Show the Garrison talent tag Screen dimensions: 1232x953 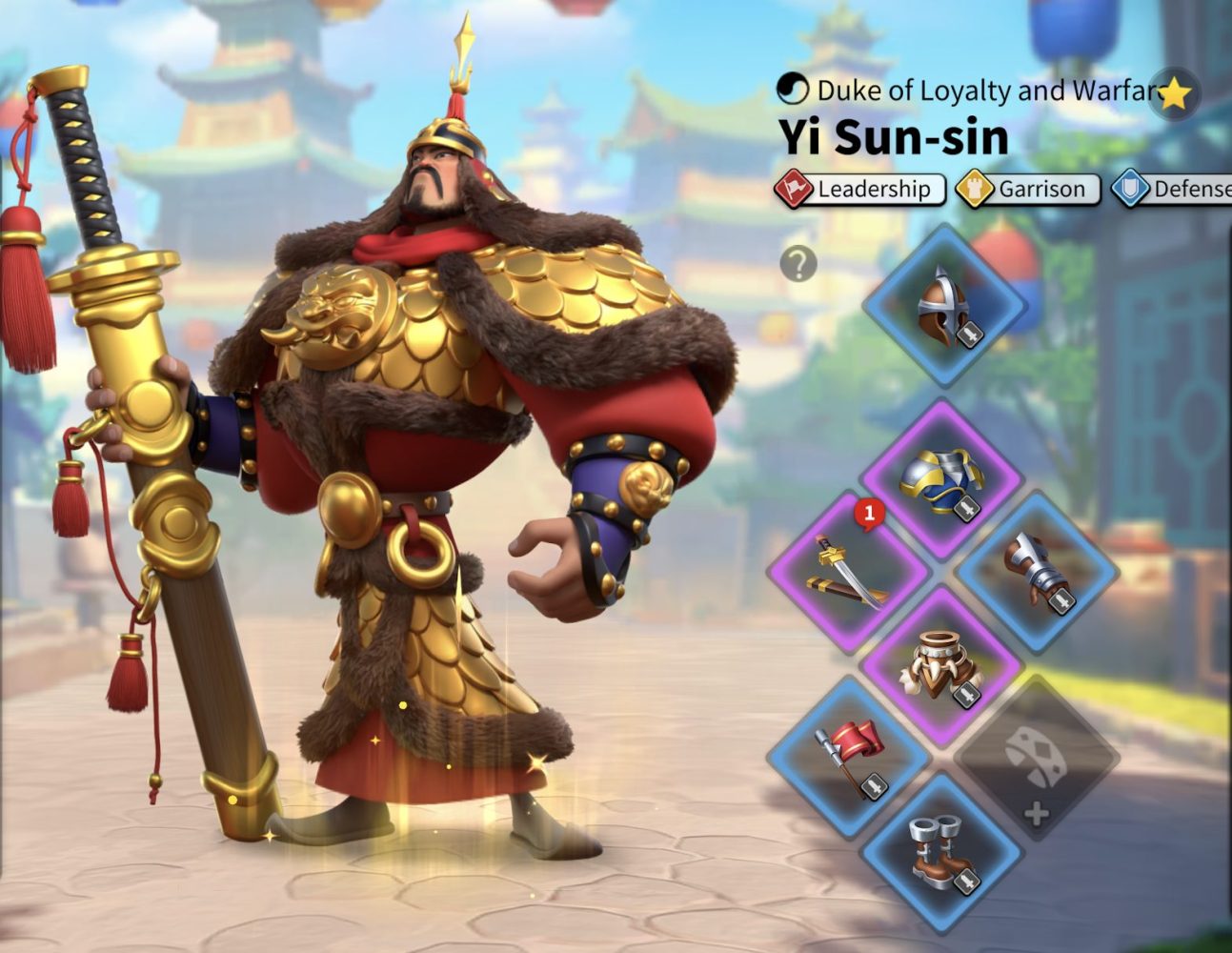1029,190
